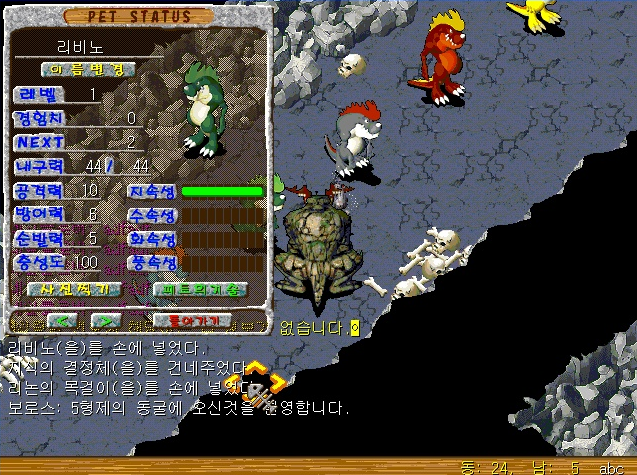Open 사진찍기 (take photo) for the pet
This screenshot has width=637, height=475.
(75, 289)
